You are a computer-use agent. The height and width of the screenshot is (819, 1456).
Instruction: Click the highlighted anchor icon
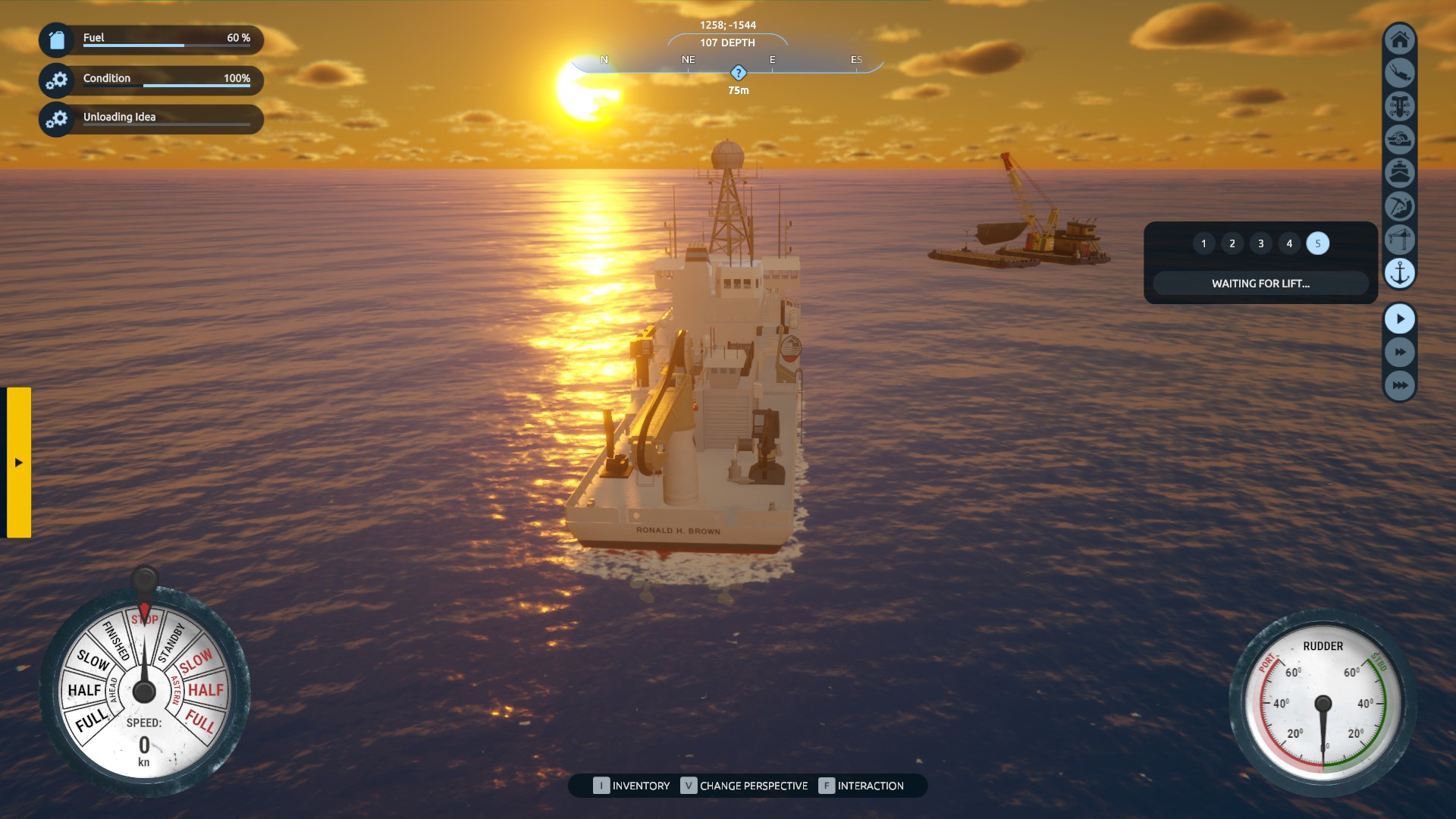pos(1400,273)
